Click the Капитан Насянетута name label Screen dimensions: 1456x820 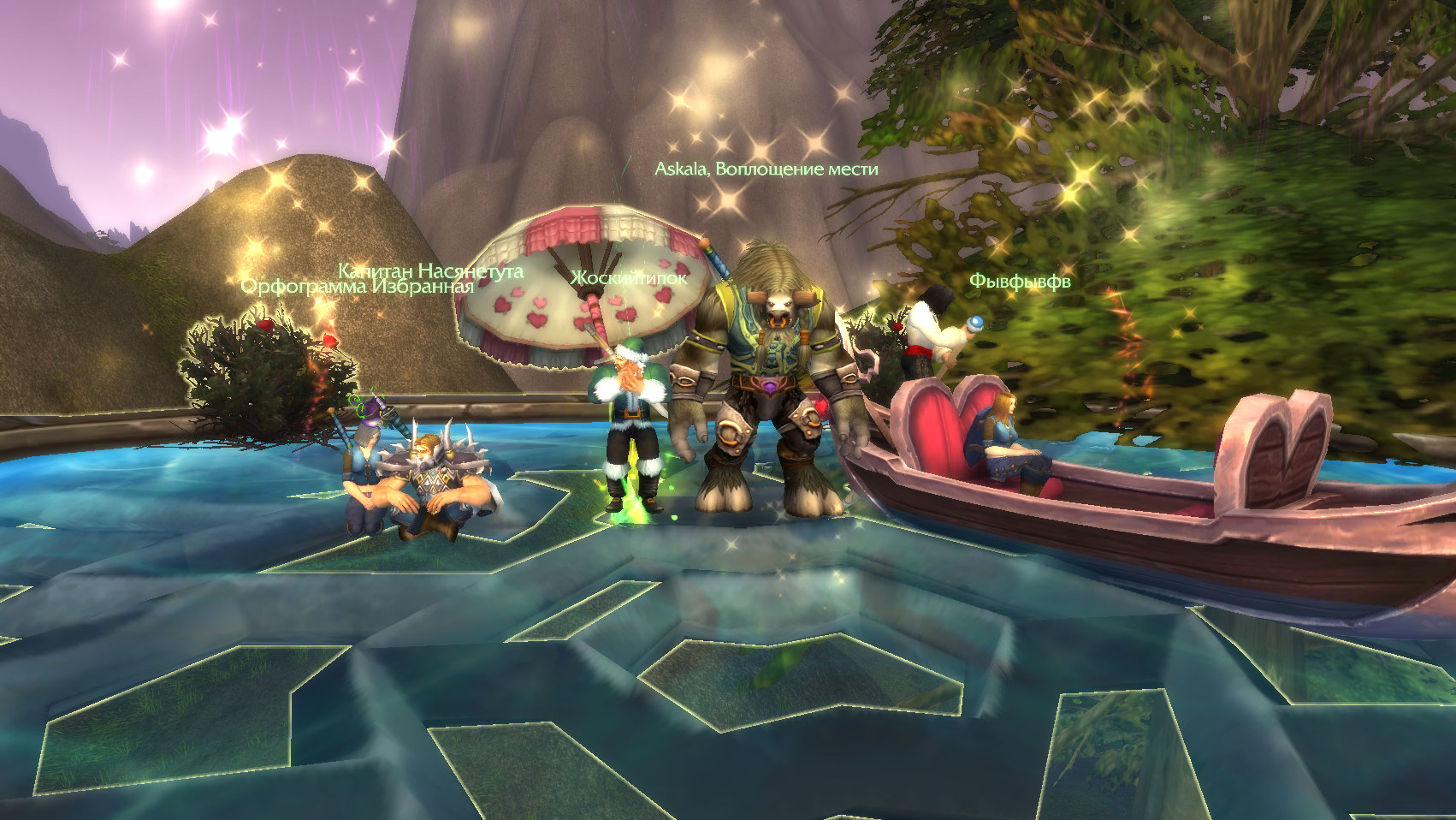430,270
